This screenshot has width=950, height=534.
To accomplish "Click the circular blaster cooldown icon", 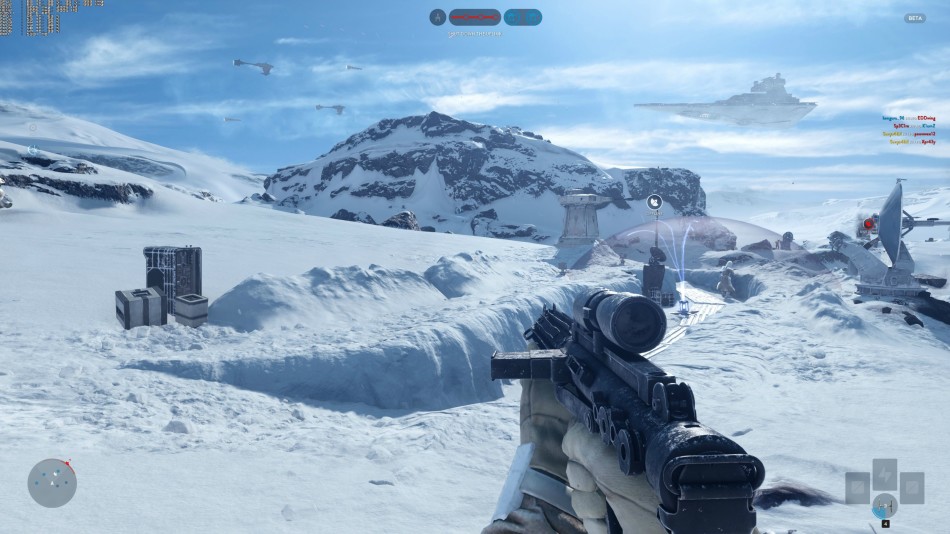I will pos(884,505).
